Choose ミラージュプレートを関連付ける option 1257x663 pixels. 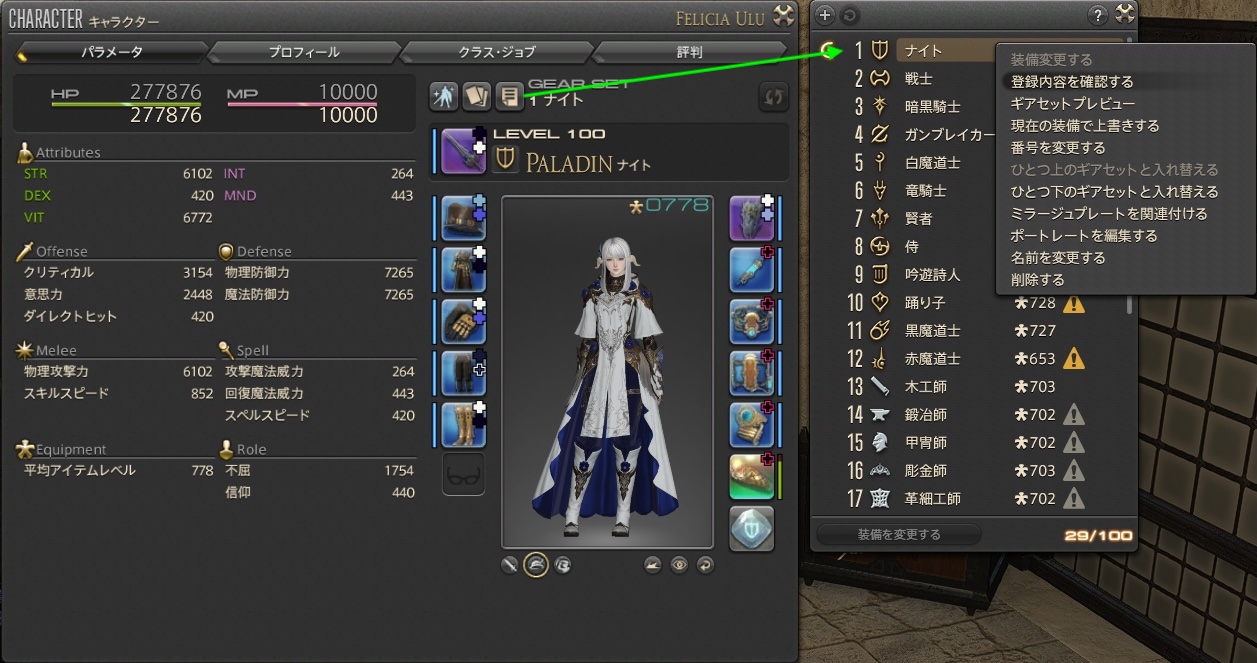[x=1109, y=214]
